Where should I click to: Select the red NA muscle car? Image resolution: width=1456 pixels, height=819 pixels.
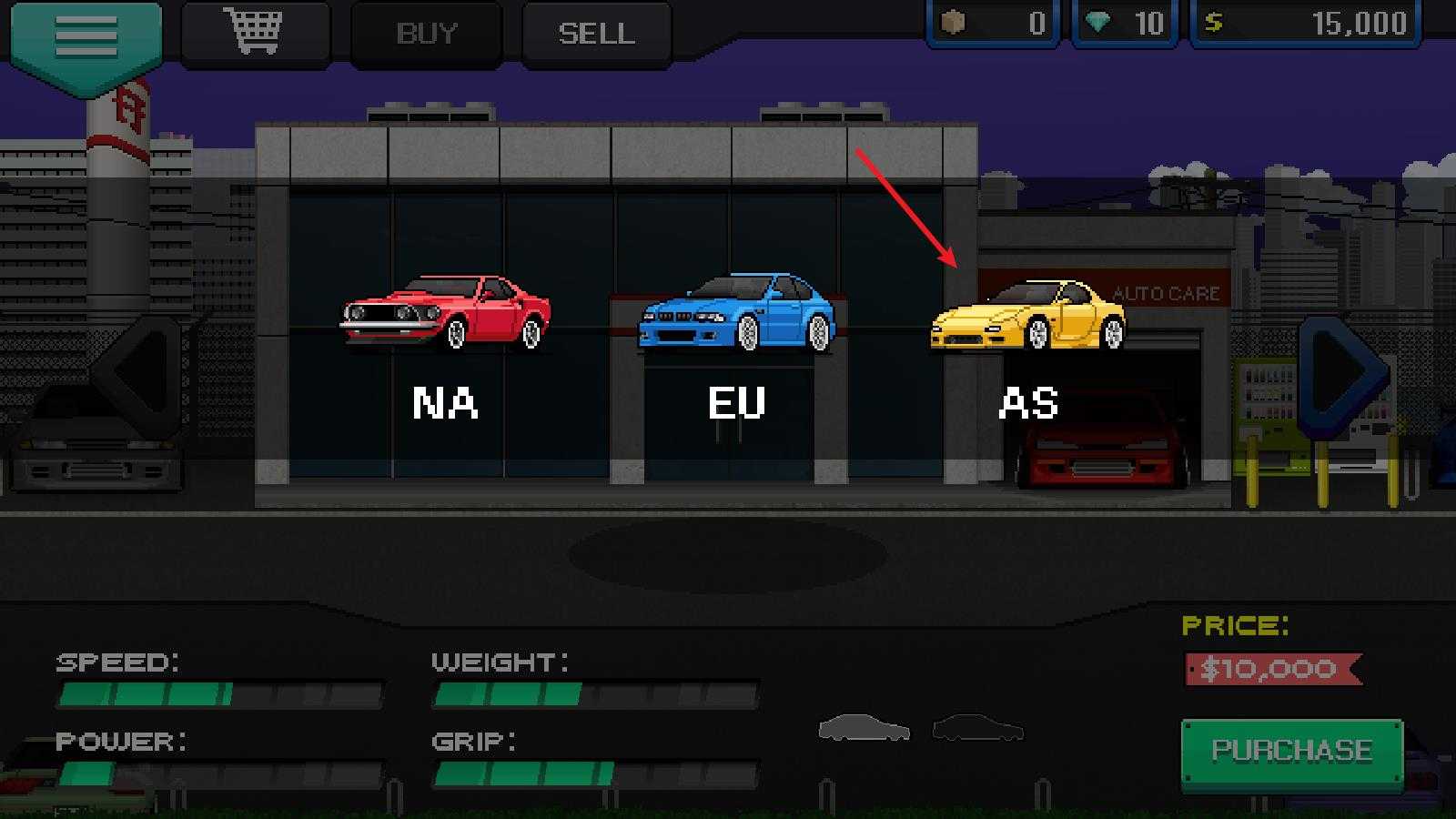point(445,314)
